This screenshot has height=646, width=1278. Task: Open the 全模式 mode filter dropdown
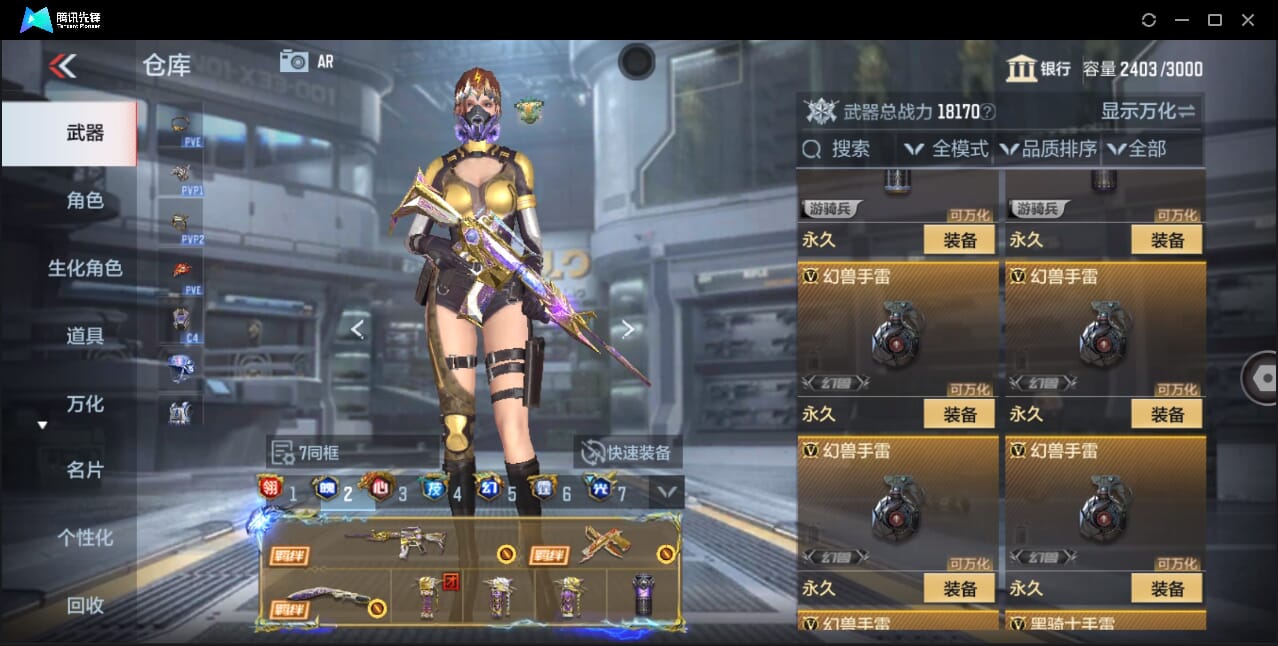pyautogui.click(x=947, y=149)
